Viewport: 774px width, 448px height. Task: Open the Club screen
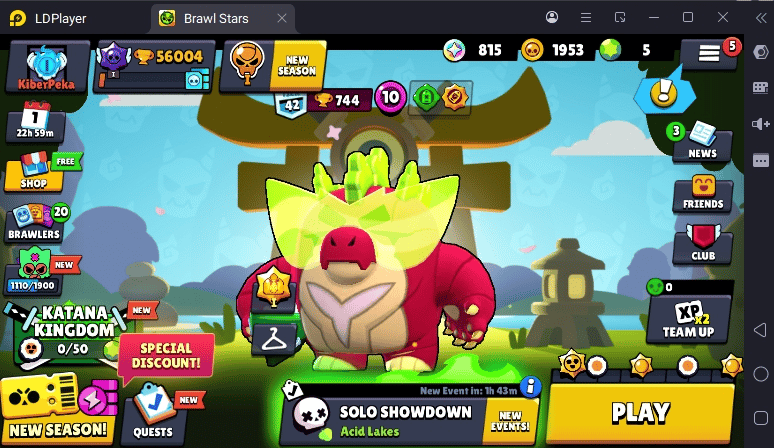click(703, 244)
